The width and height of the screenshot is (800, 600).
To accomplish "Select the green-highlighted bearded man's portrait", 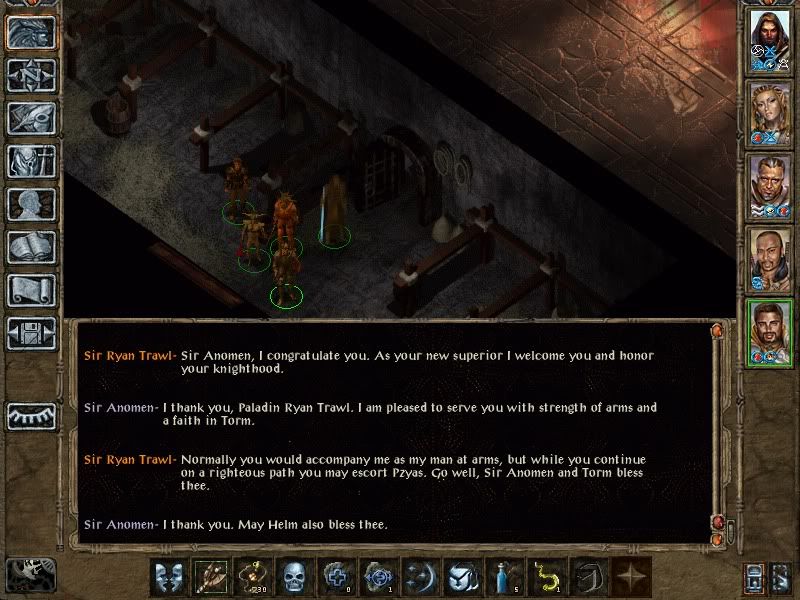I will click(x=770, y=332).
